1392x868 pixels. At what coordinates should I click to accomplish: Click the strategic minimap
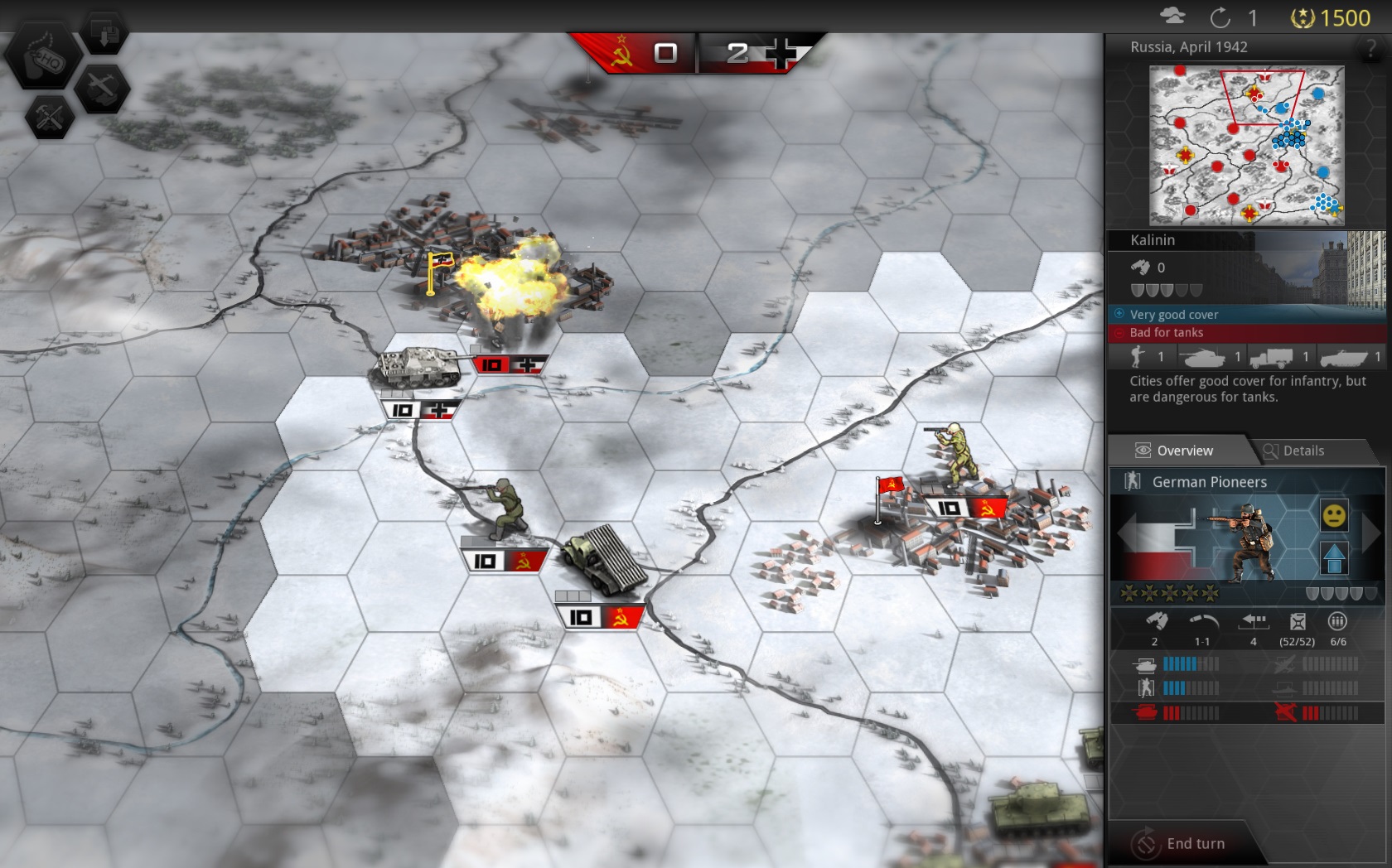[1245, 146]
